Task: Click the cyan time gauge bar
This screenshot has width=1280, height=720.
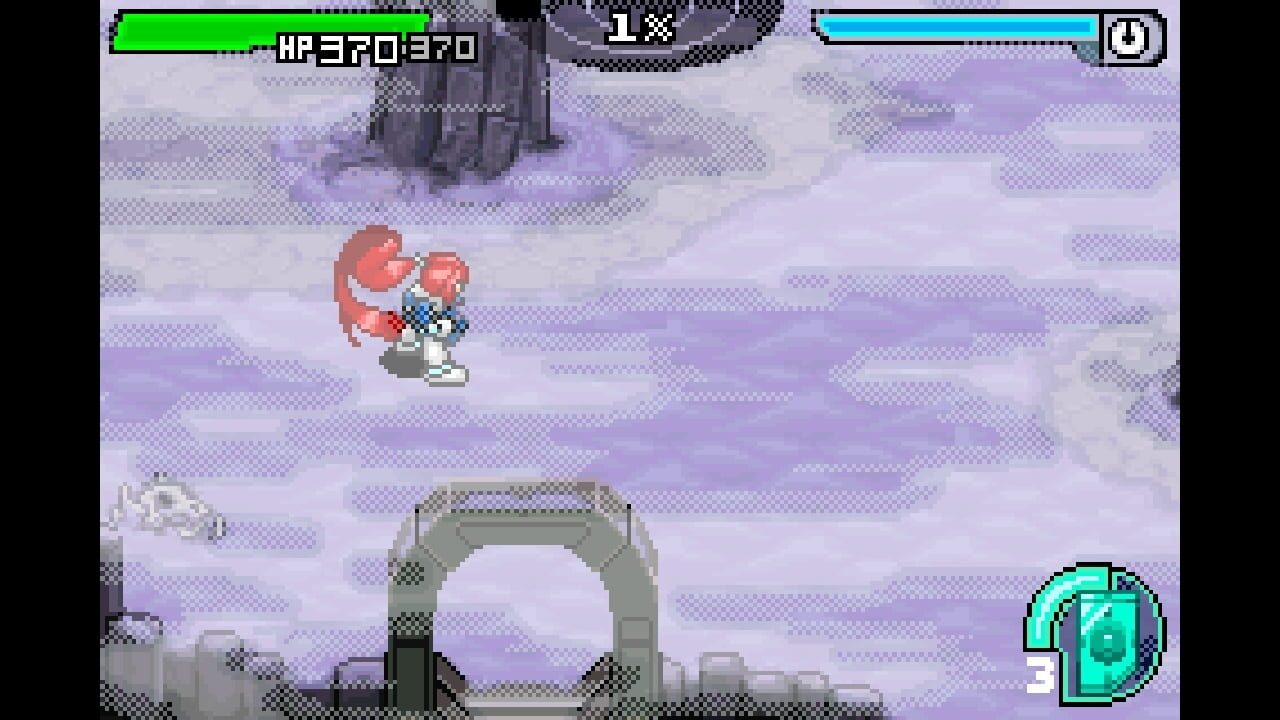Action: (960, 28)
